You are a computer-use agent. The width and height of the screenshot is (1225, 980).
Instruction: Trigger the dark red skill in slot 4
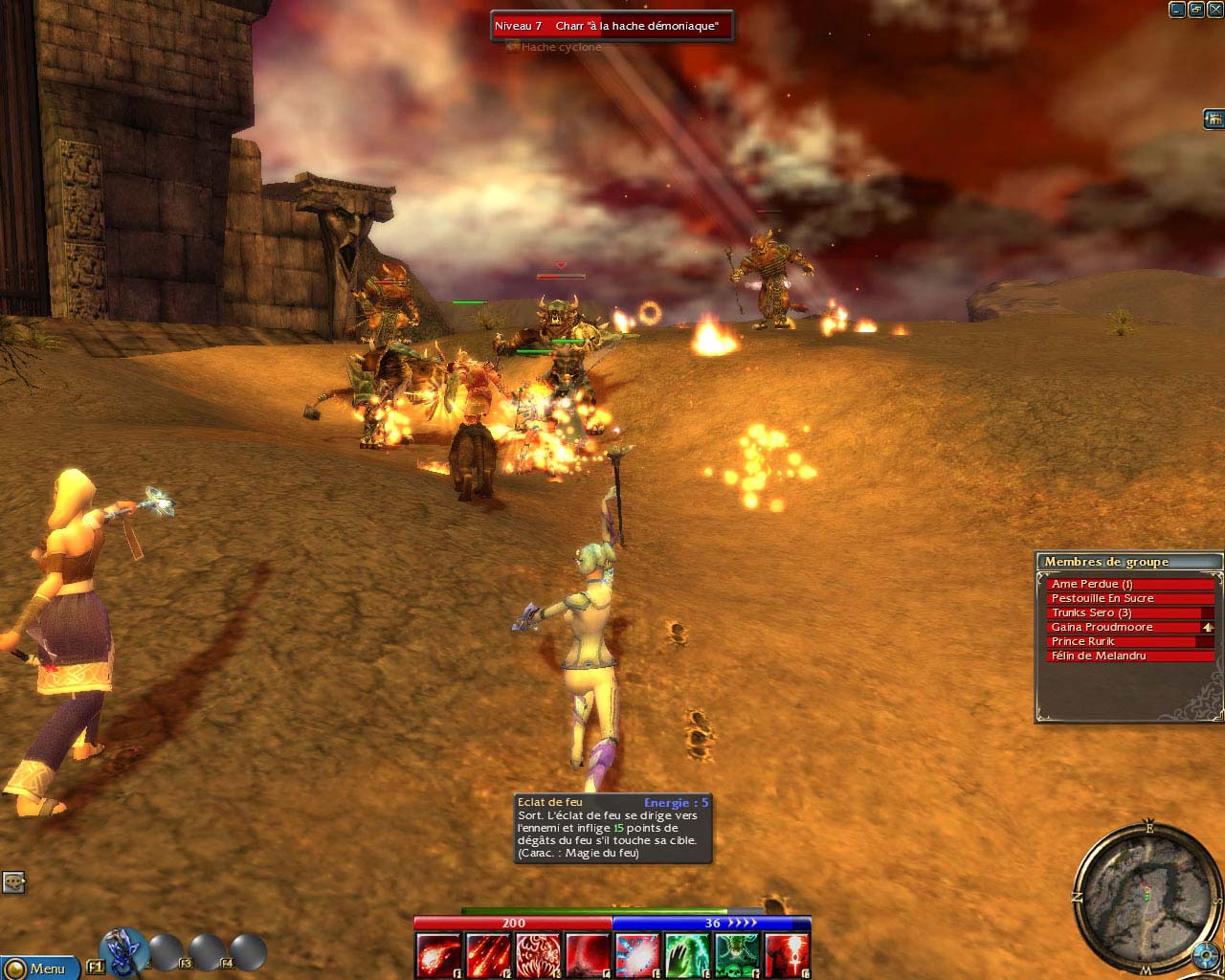(x=588, y=955)
